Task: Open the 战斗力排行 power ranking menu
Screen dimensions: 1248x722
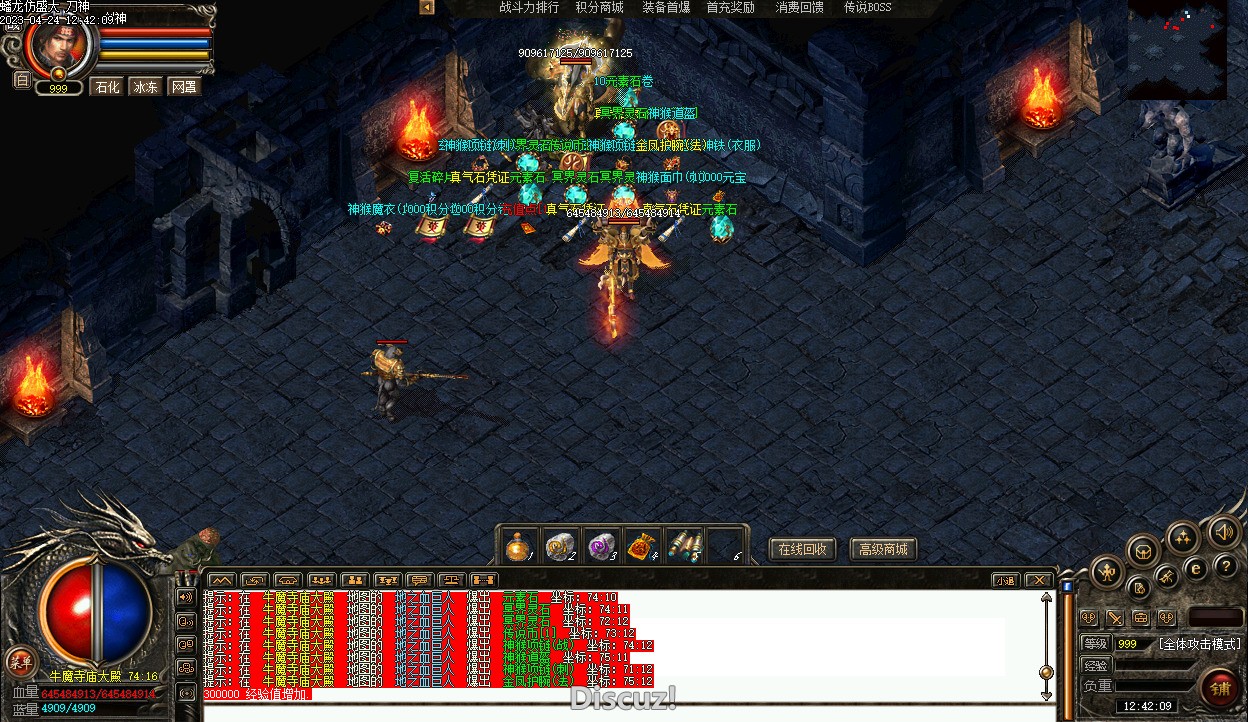Action: point(529,8)
